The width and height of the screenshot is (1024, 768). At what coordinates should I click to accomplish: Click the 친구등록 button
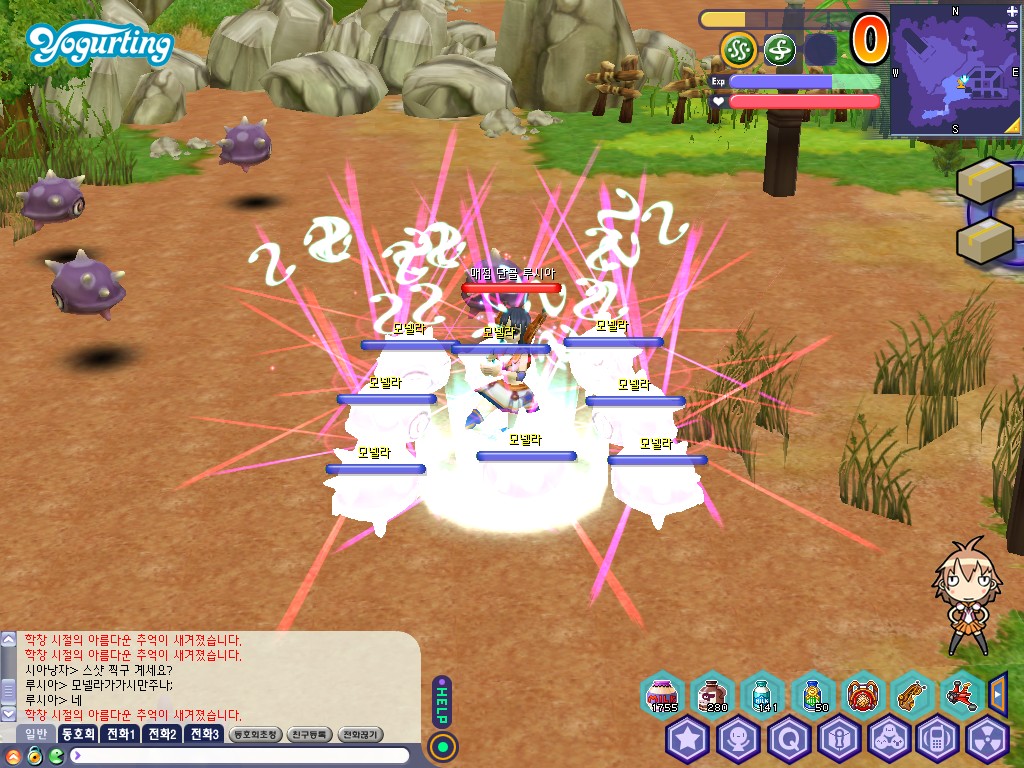tap(310, 734)
